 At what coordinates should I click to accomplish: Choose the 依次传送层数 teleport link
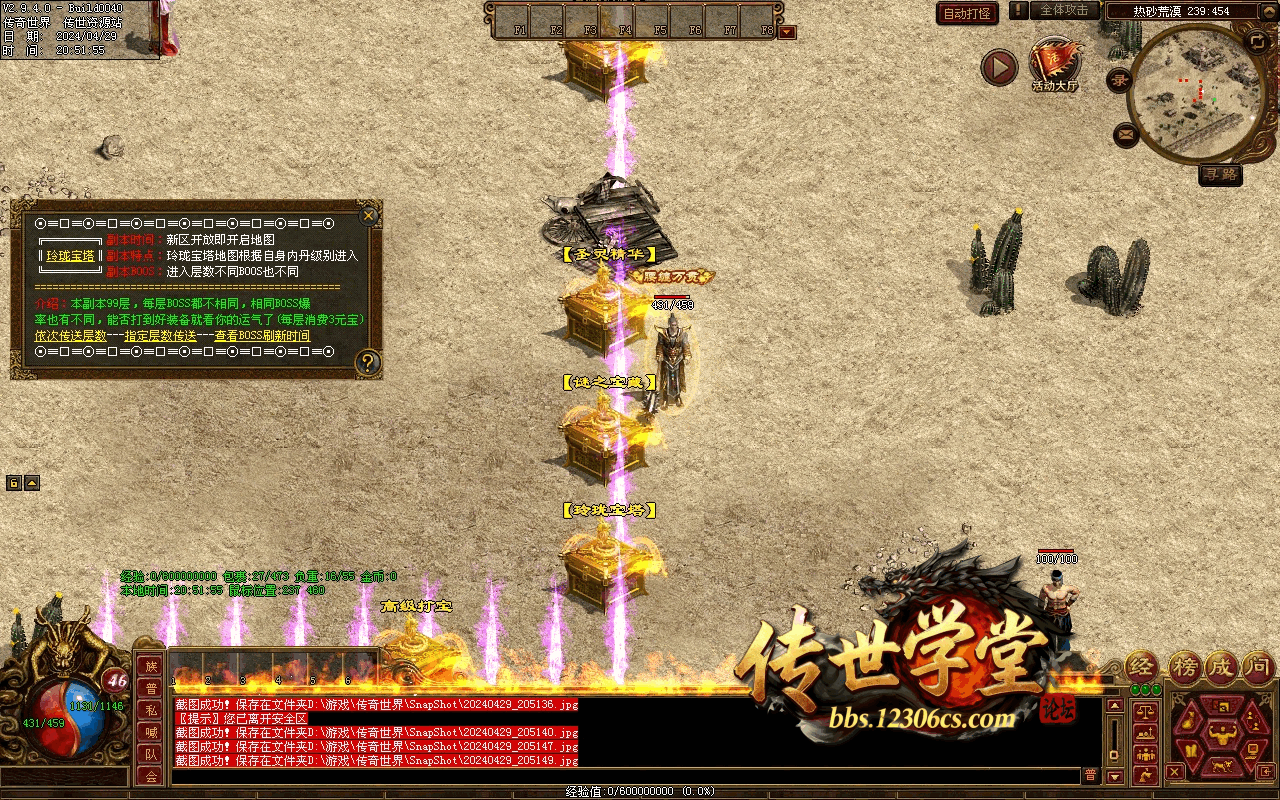pos(70,336)
